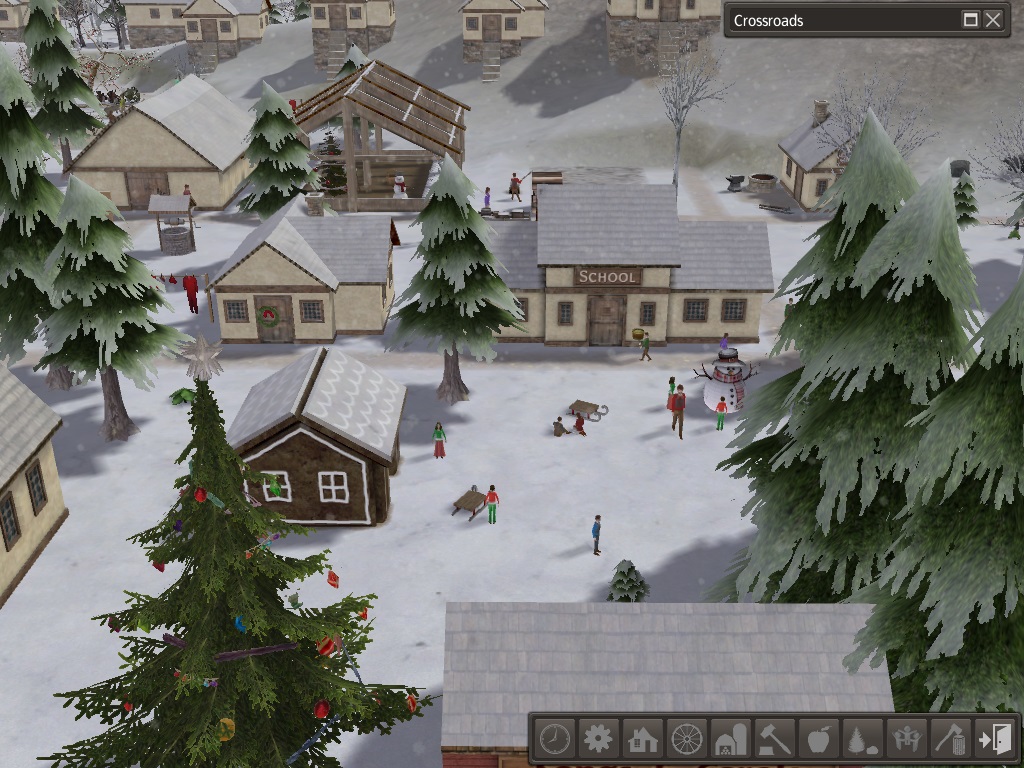Click the exit door icon
Viewport: 1024px width, 768px height.
pos(995,739)
